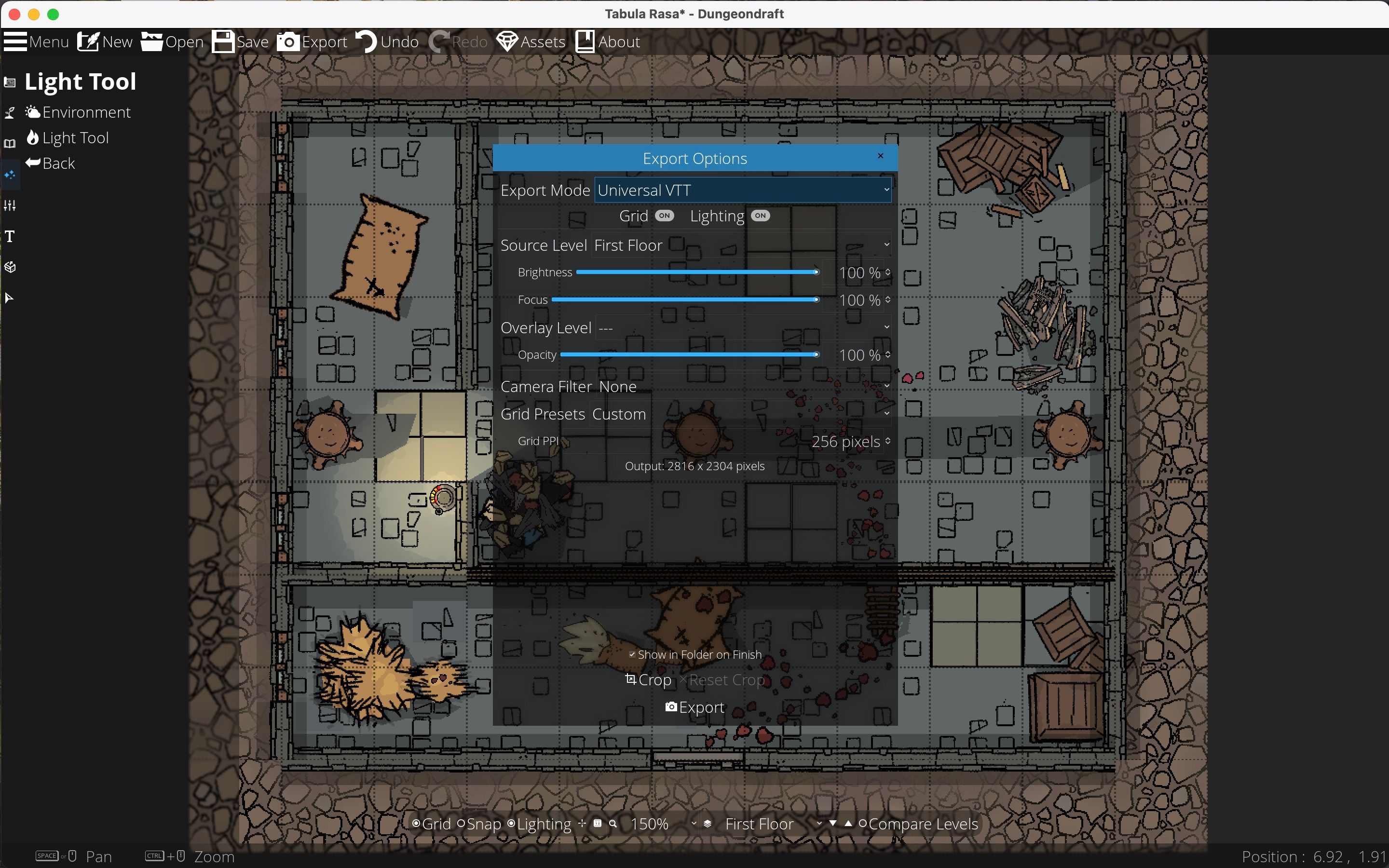1389x868 pixels.
Task: Toggle the Grid switch in Export Options
Action: pyautogui.click(x=664, y=216)
